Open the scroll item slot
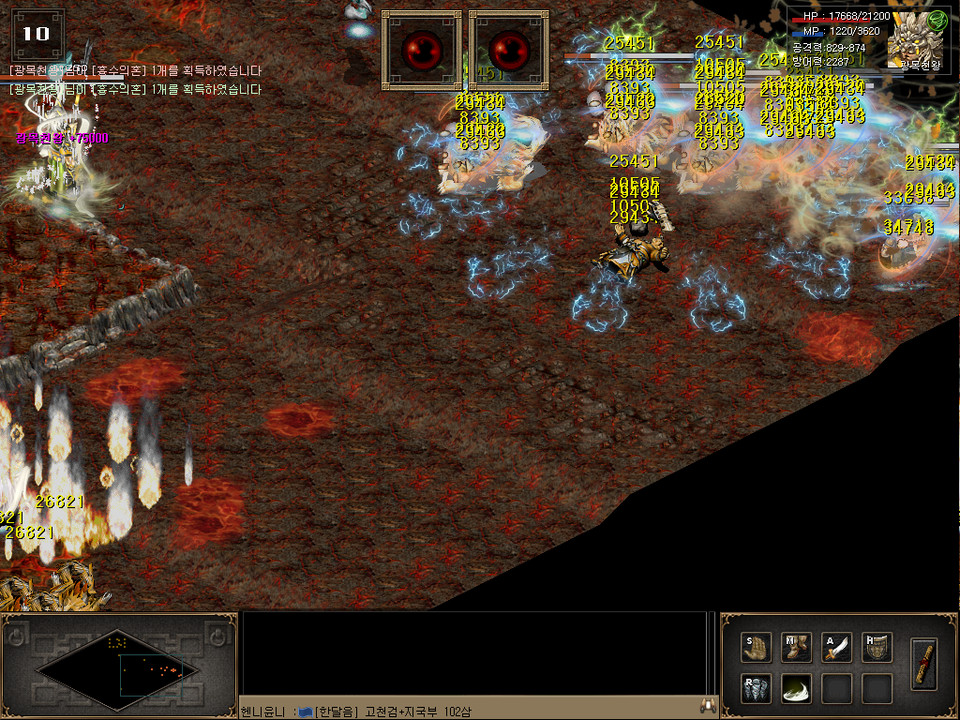The height and width of the screenshot is (720, 960). pos(925,662)
